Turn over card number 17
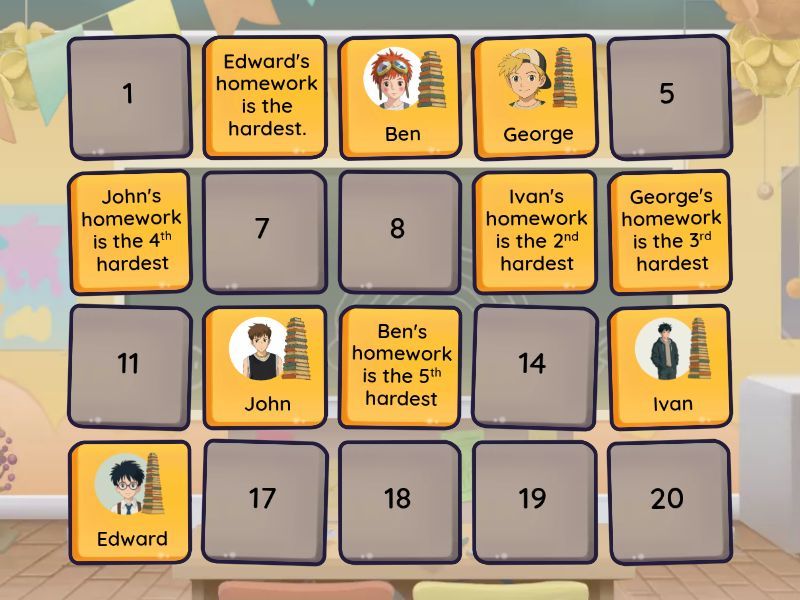The image size is (800, 600). tap(263, 499)
